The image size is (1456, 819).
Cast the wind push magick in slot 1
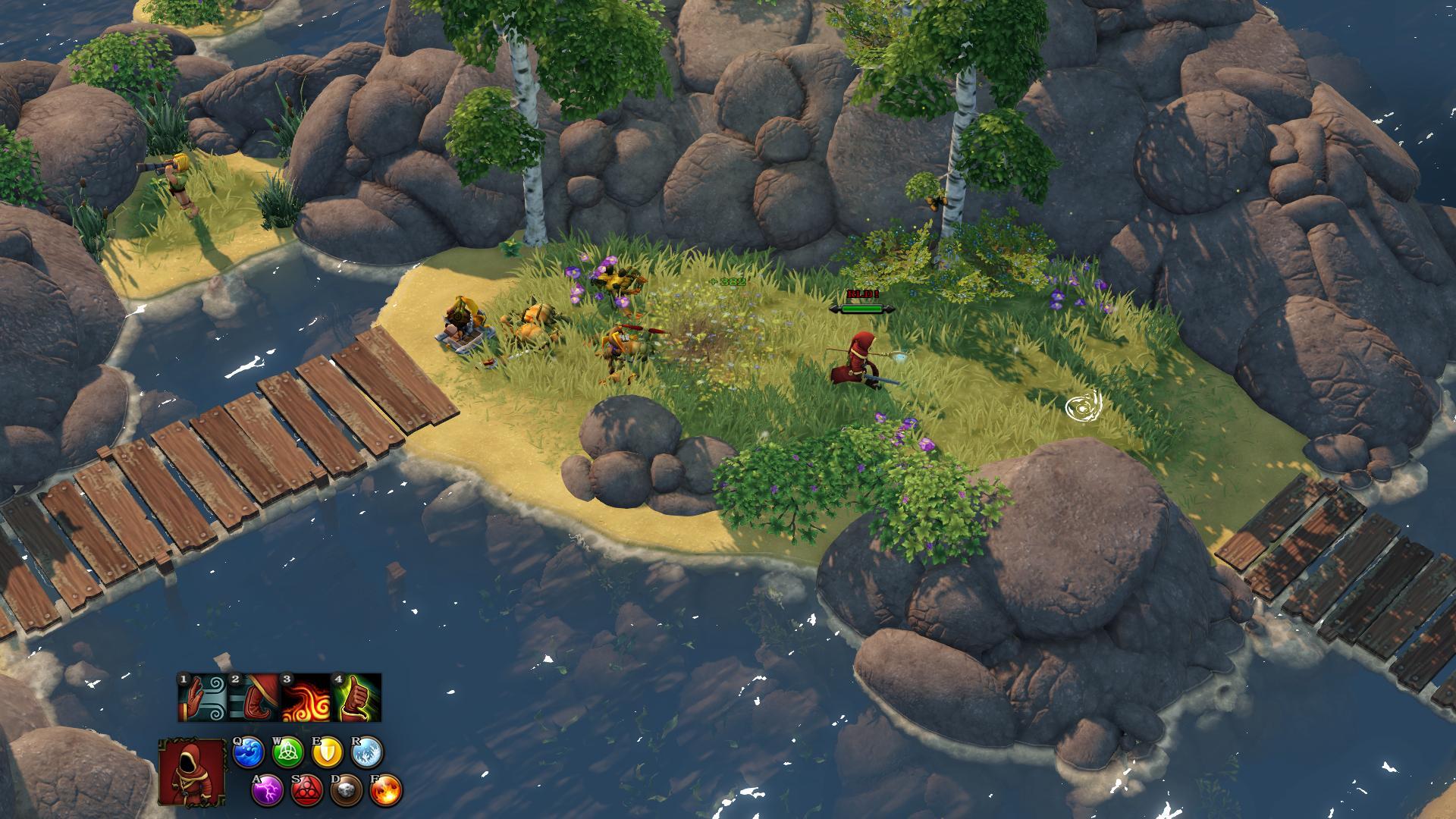[x=203, y=698]
